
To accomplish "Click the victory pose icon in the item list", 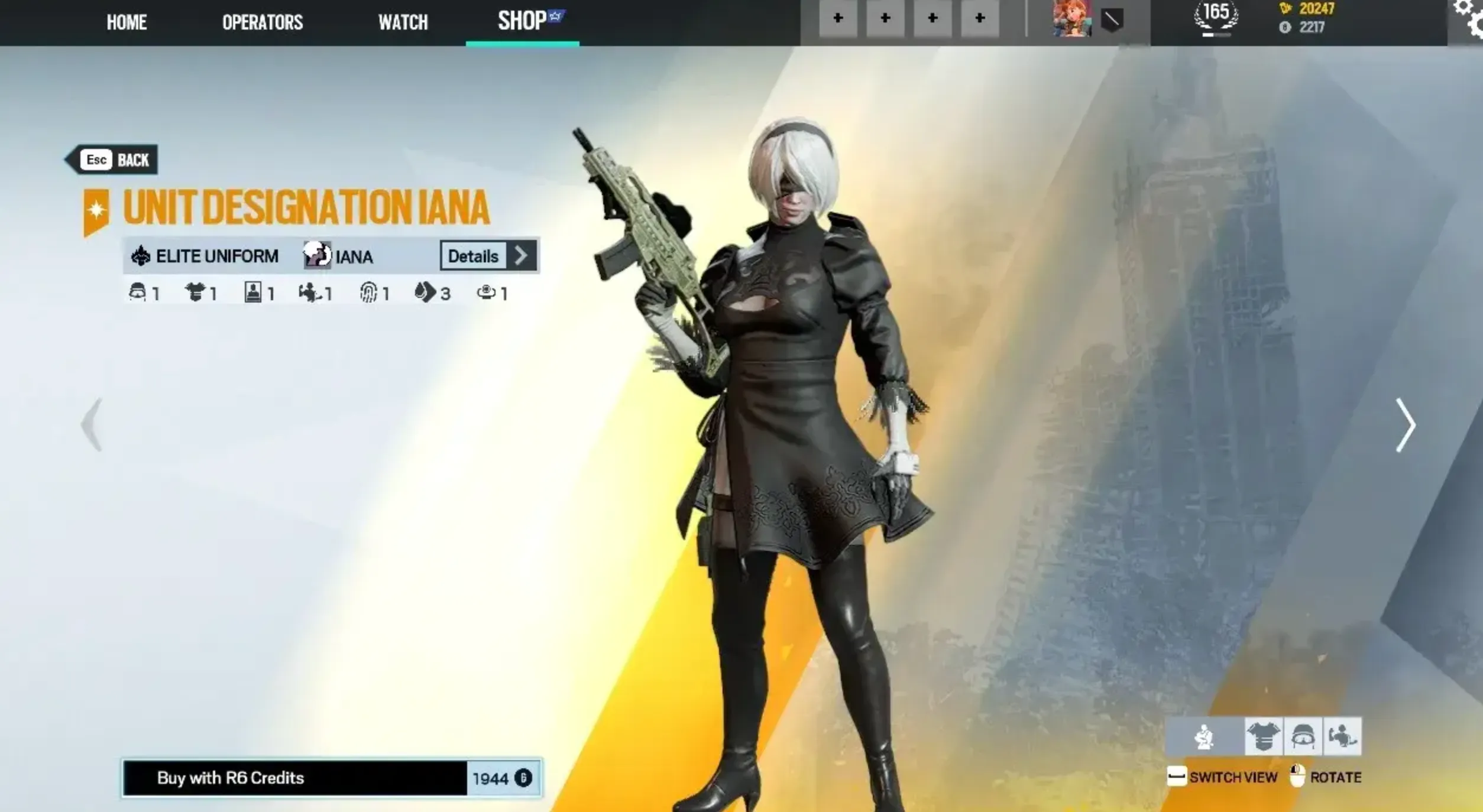I will pos(310,291).
